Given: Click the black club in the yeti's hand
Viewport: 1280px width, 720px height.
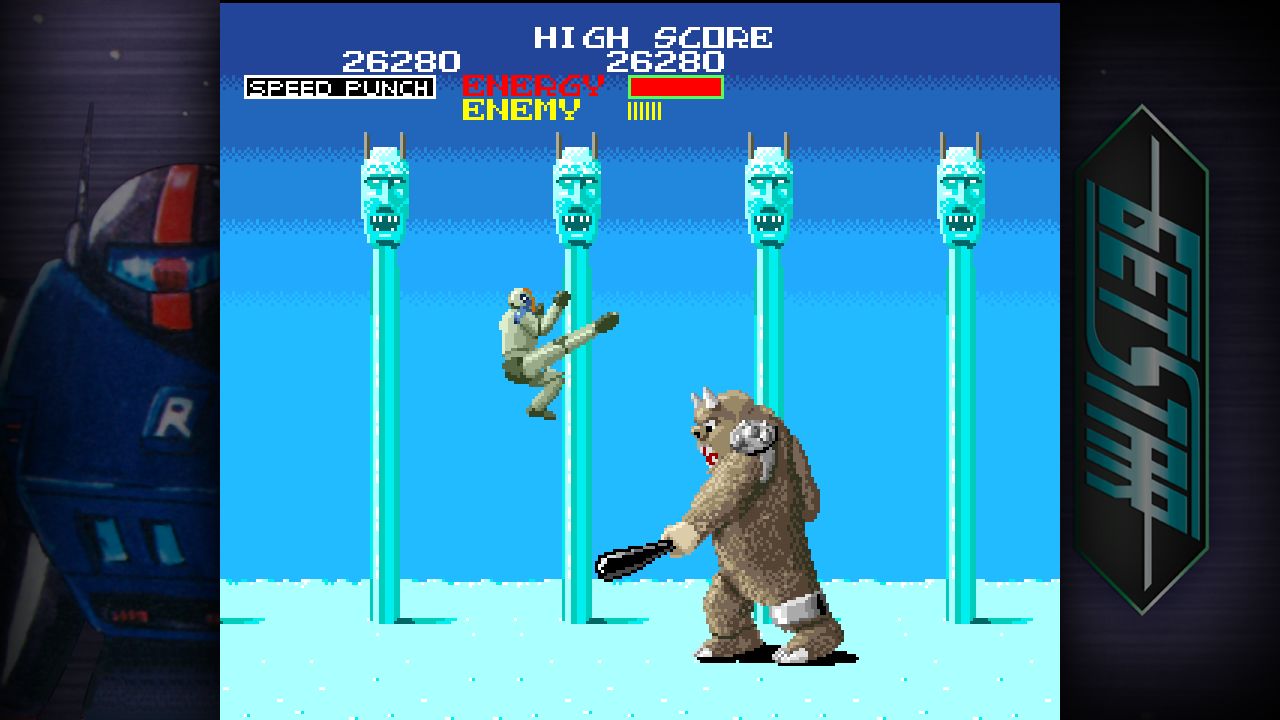Looking at the screenshot, I should click(630, 560).
